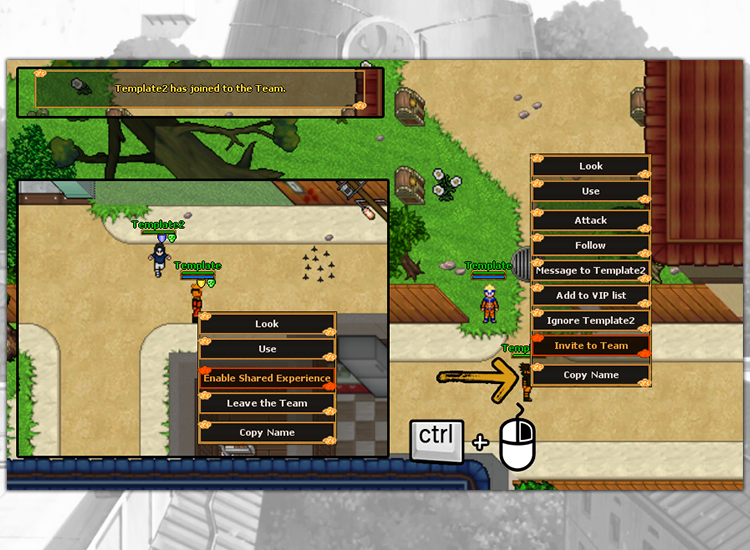
Task: Choose Leave the Team
Action: [267, 403]
